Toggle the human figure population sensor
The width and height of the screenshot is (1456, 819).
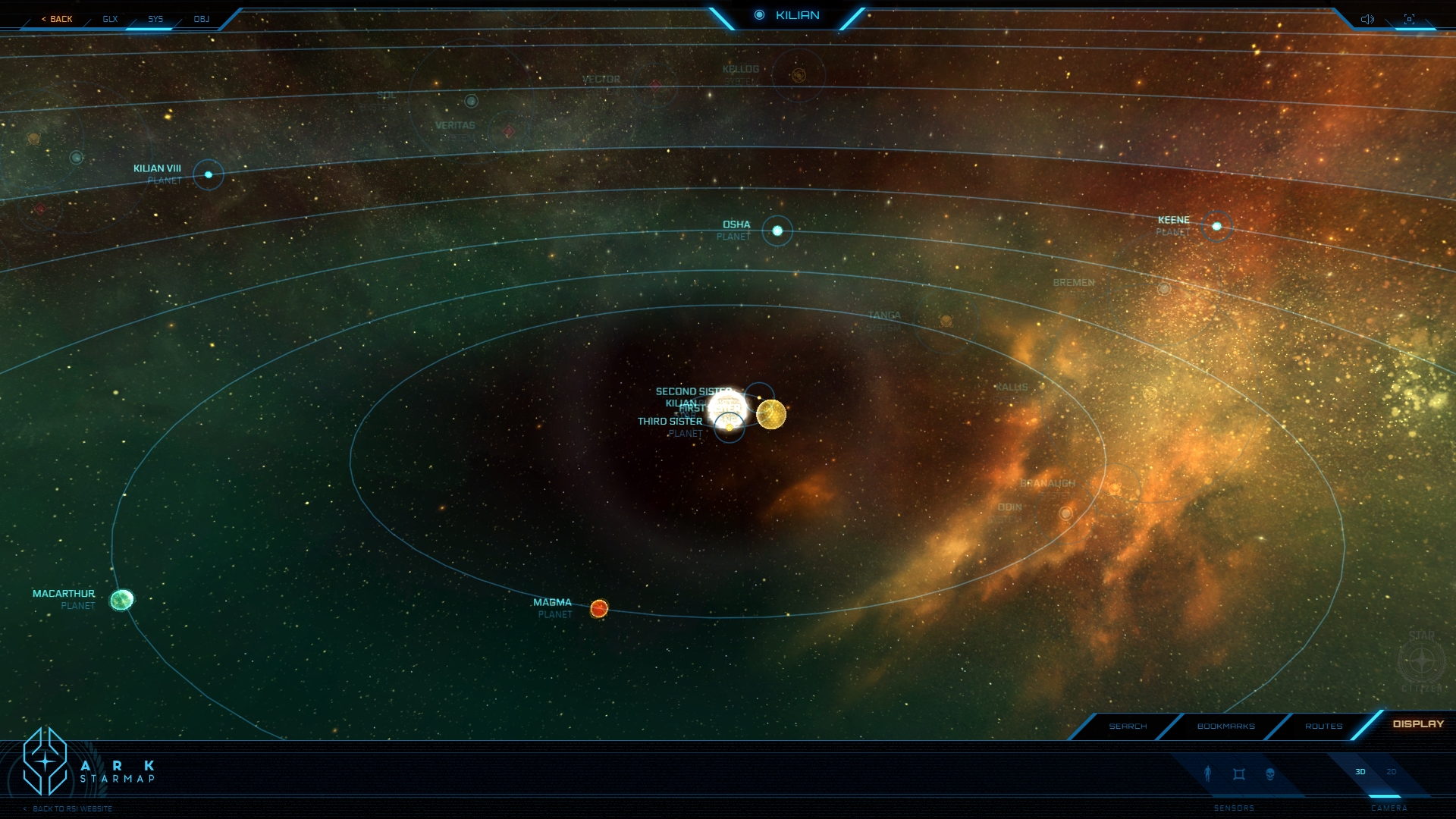tap(1208, 773)
